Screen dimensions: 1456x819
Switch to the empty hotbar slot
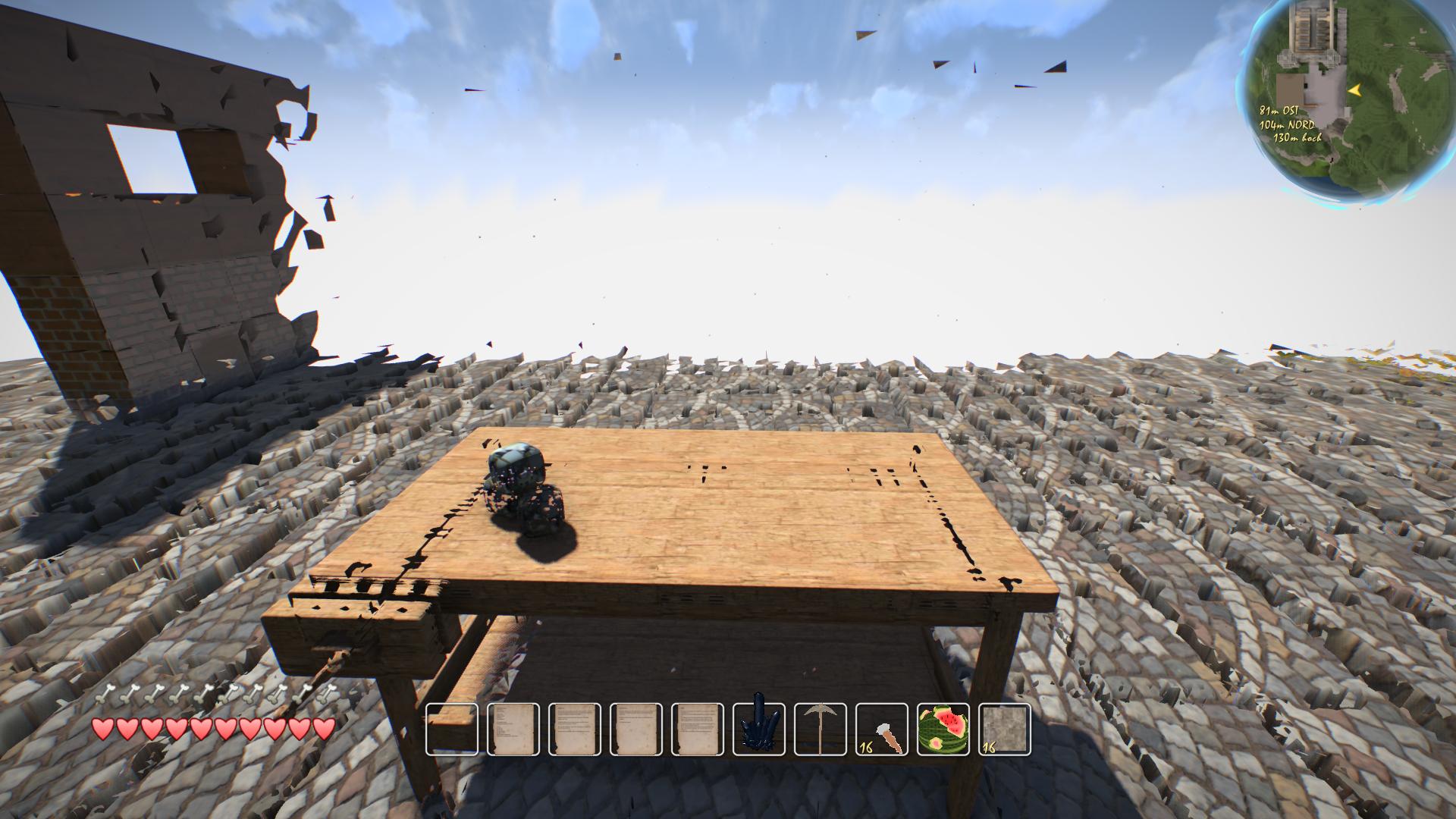452,730
